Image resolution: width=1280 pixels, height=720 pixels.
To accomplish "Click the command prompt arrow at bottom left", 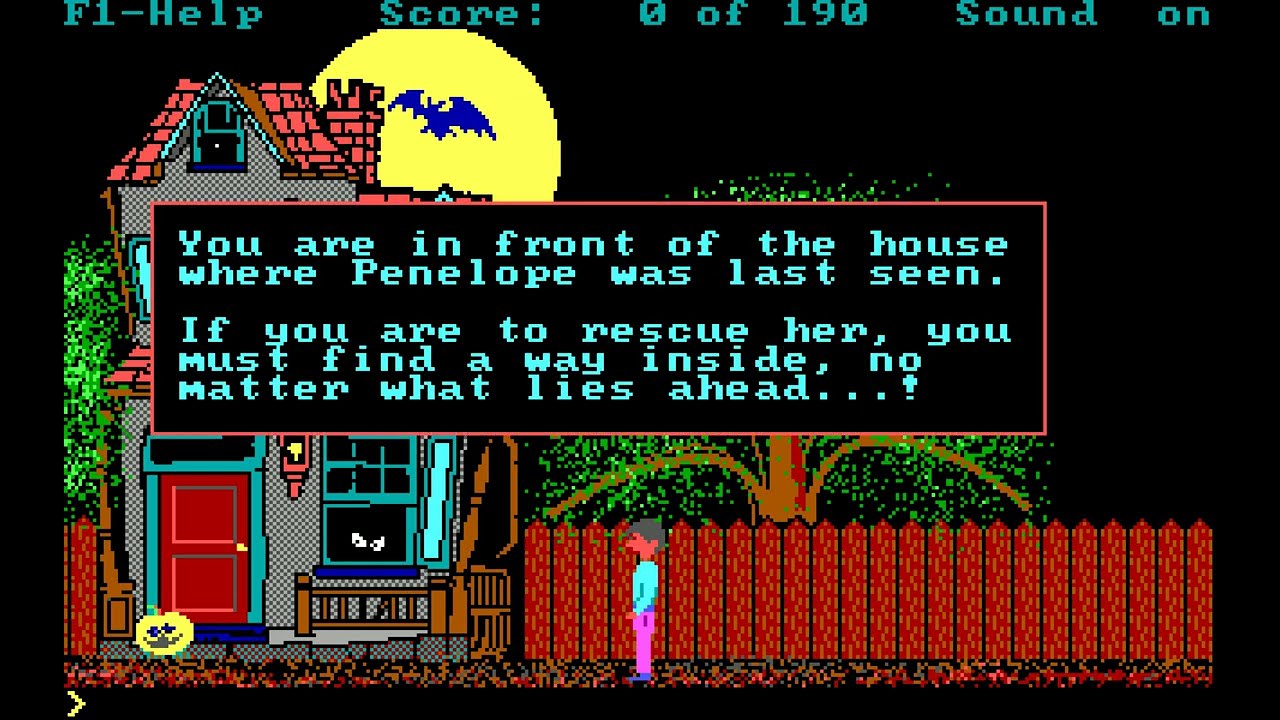I will coord(80,703).
